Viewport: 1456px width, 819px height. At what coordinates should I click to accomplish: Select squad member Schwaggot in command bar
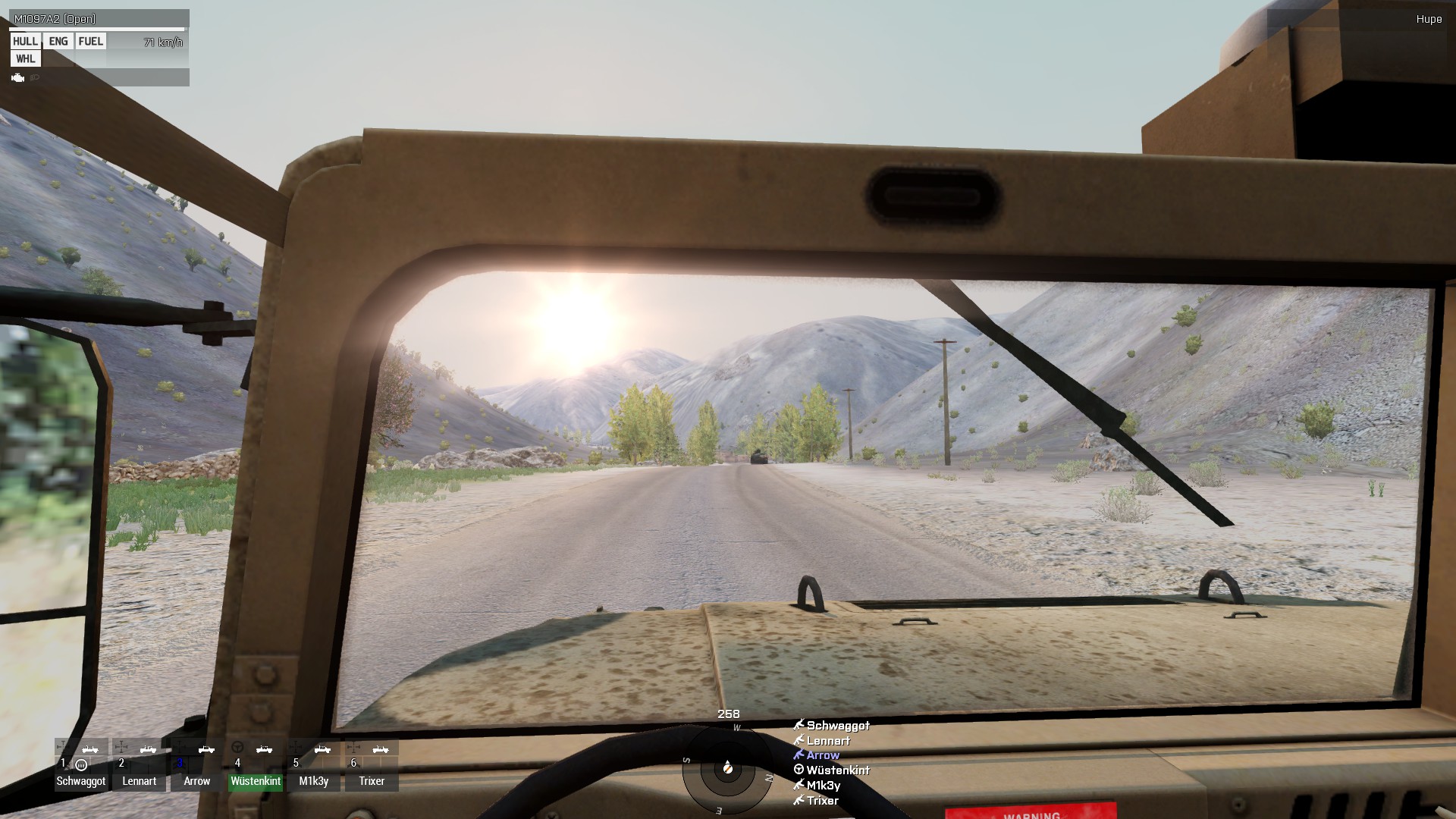tap(81, 766)
